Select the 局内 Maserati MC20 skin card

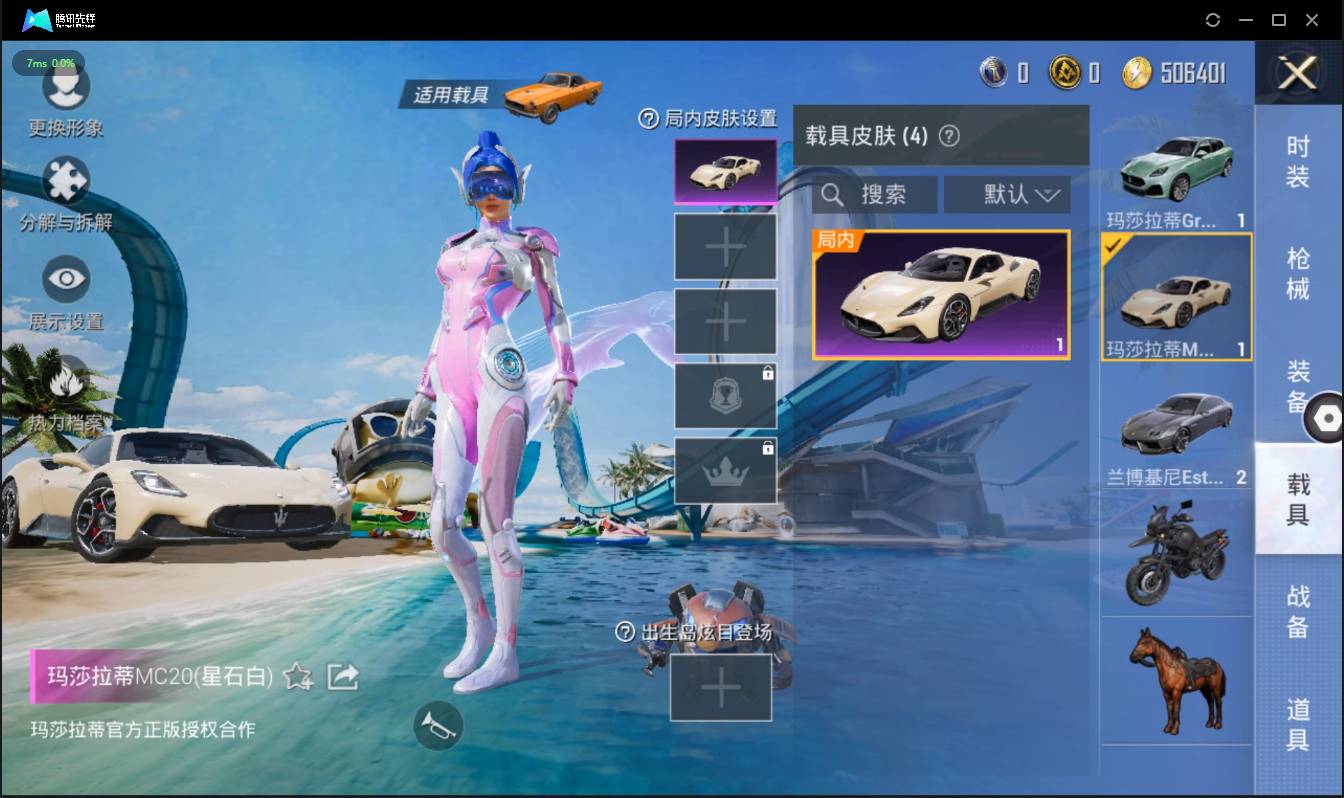tap(941, 295)
